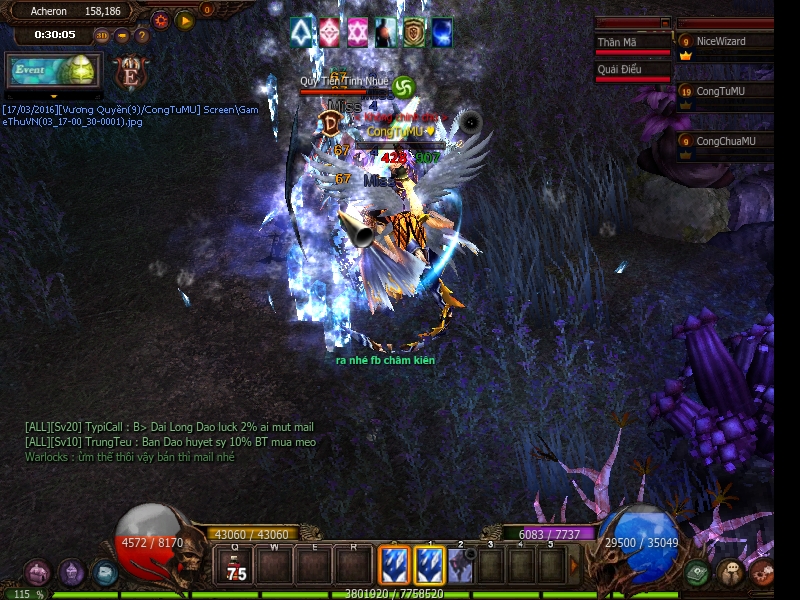Select the blue swirl buff icon
Image resolution: width=800 pixels, height=600 pixels.
point(441,32)
